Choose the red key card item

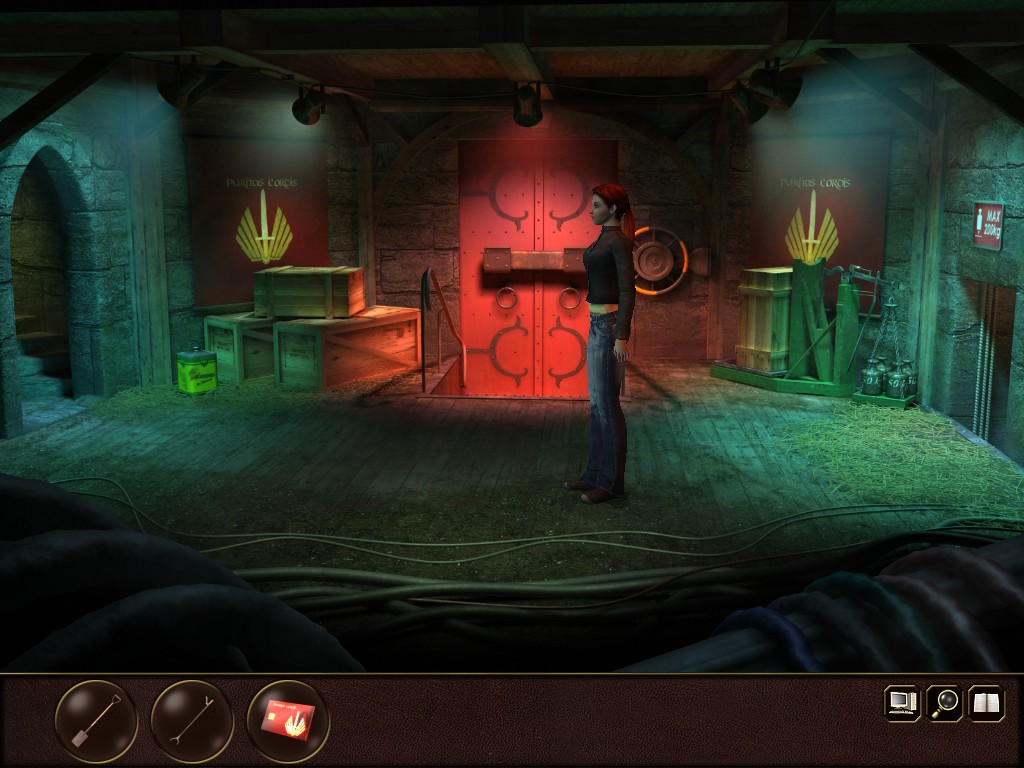coord(288,721)
